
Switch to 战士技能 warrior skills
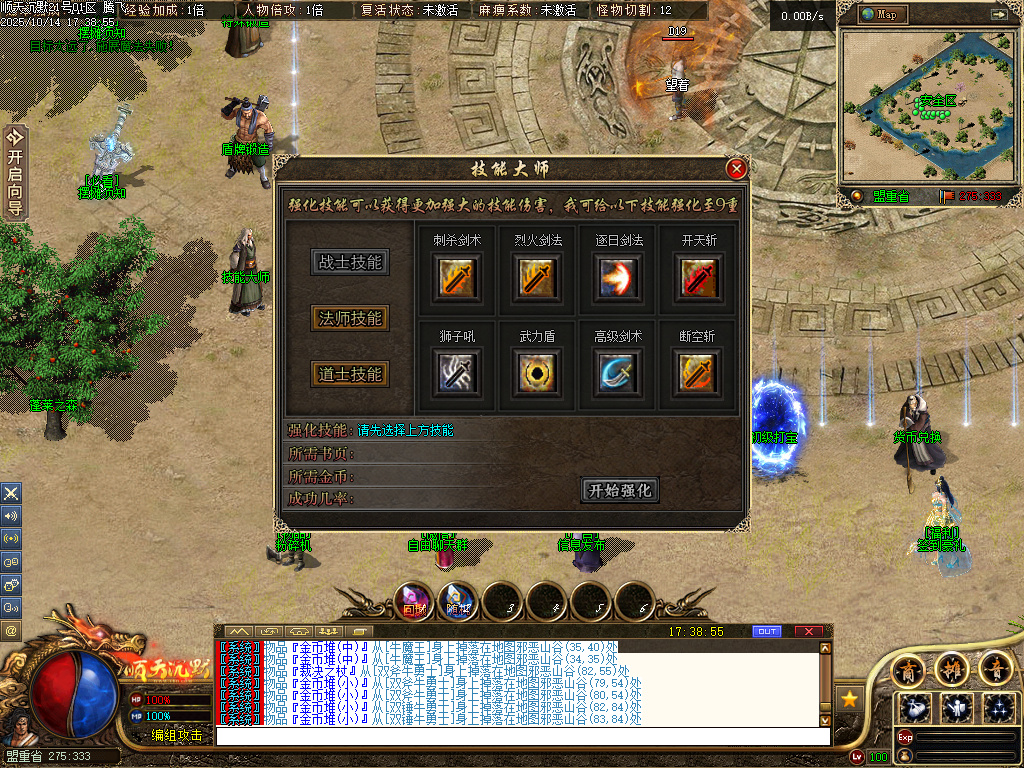tap(349, 263)
